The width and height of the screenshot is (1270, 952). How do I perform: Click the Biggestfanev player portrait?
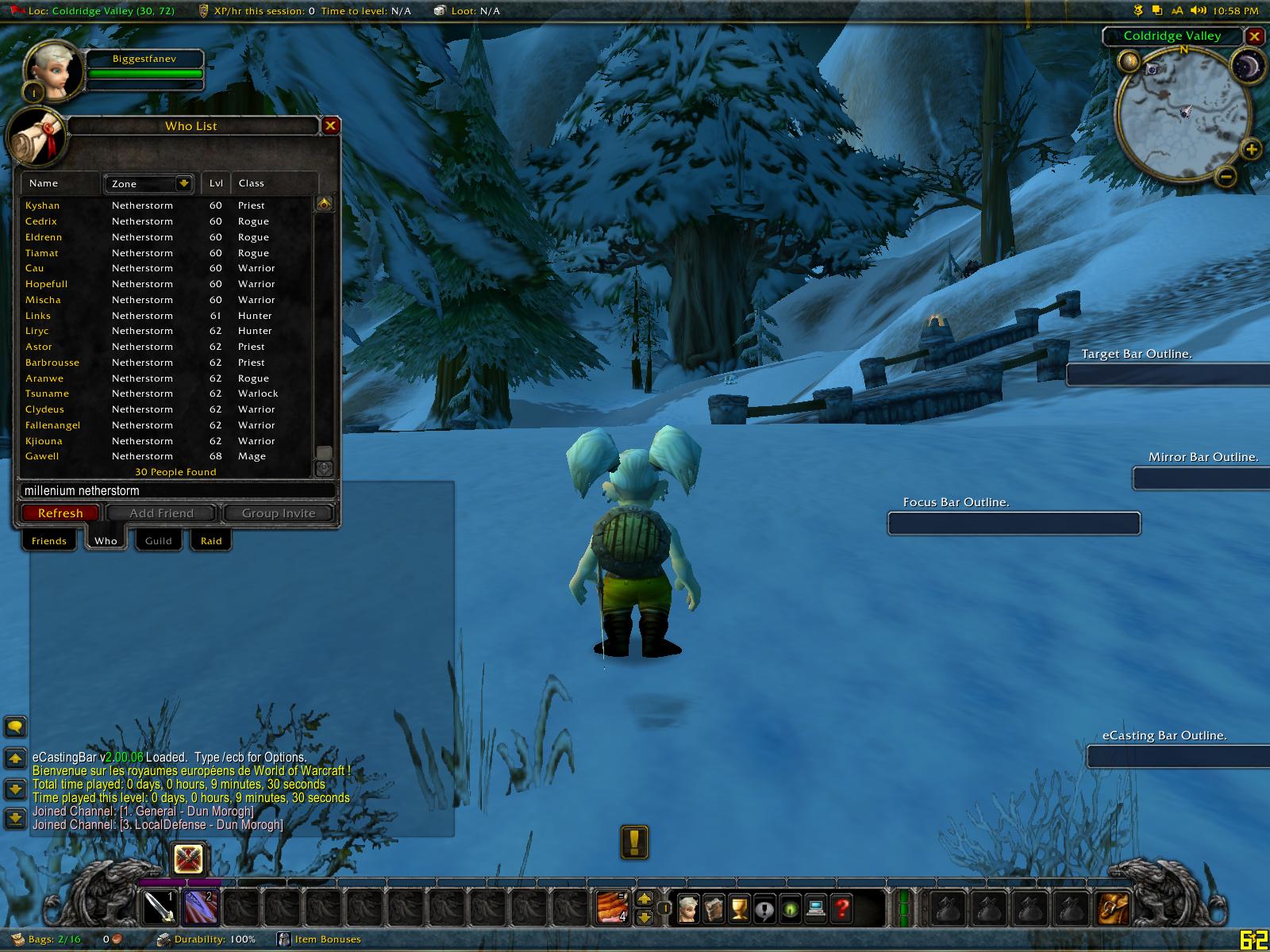pos(55,72)
